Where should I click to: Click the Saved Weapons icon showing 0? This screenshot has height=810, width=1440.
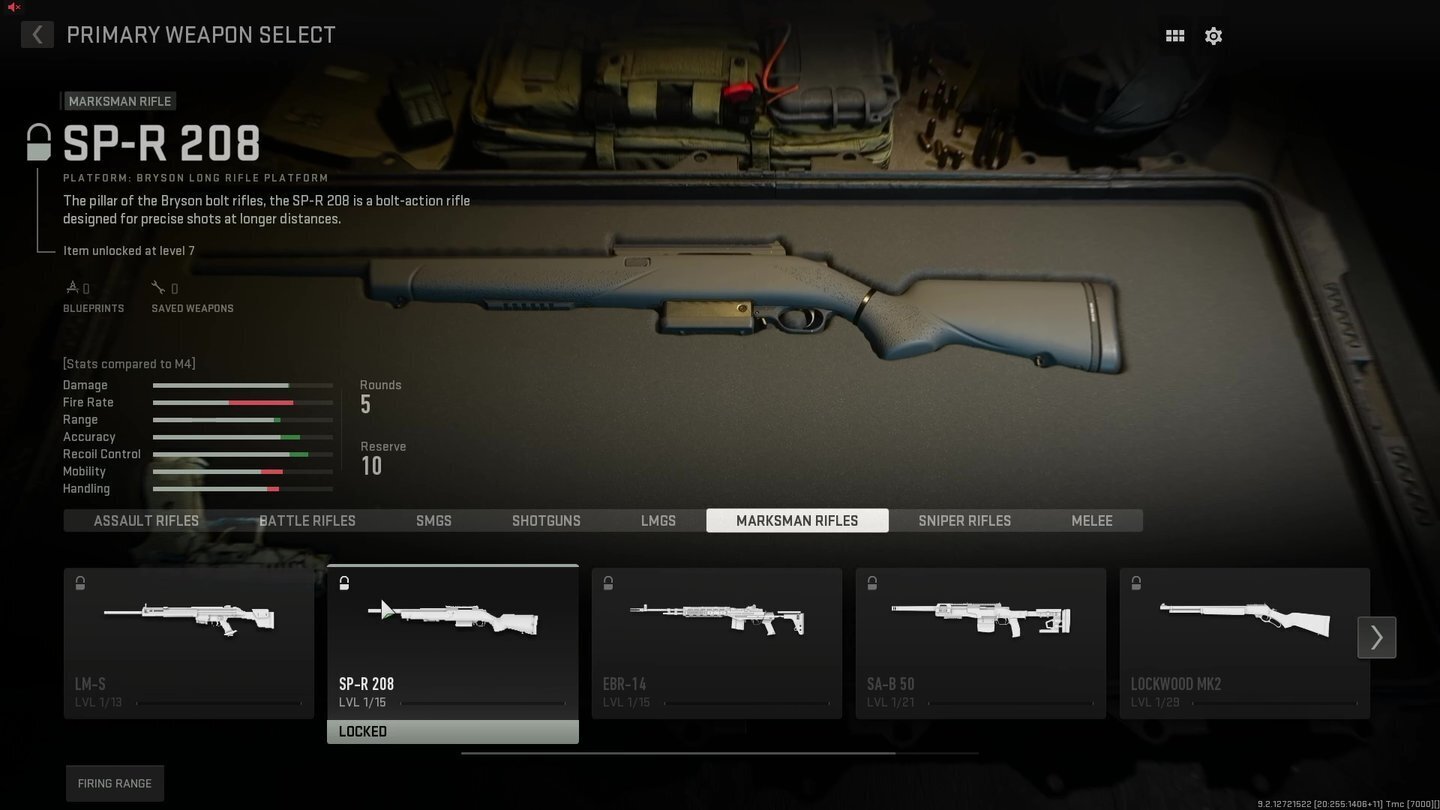tap(158, 287)
